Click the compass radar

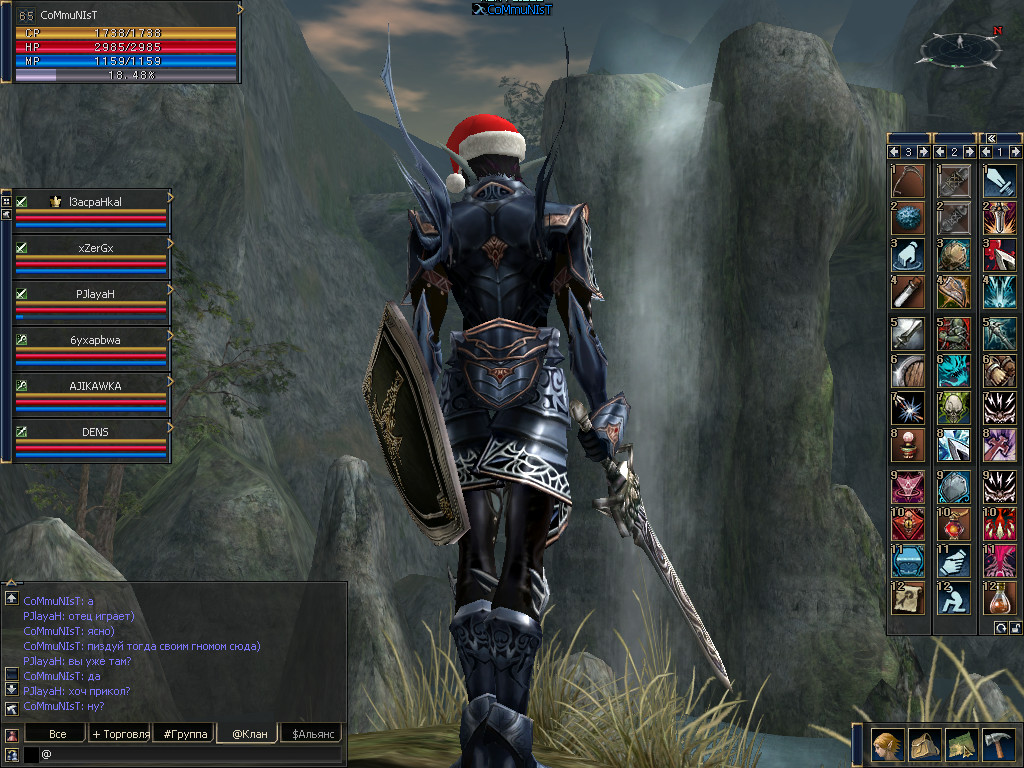959,46
